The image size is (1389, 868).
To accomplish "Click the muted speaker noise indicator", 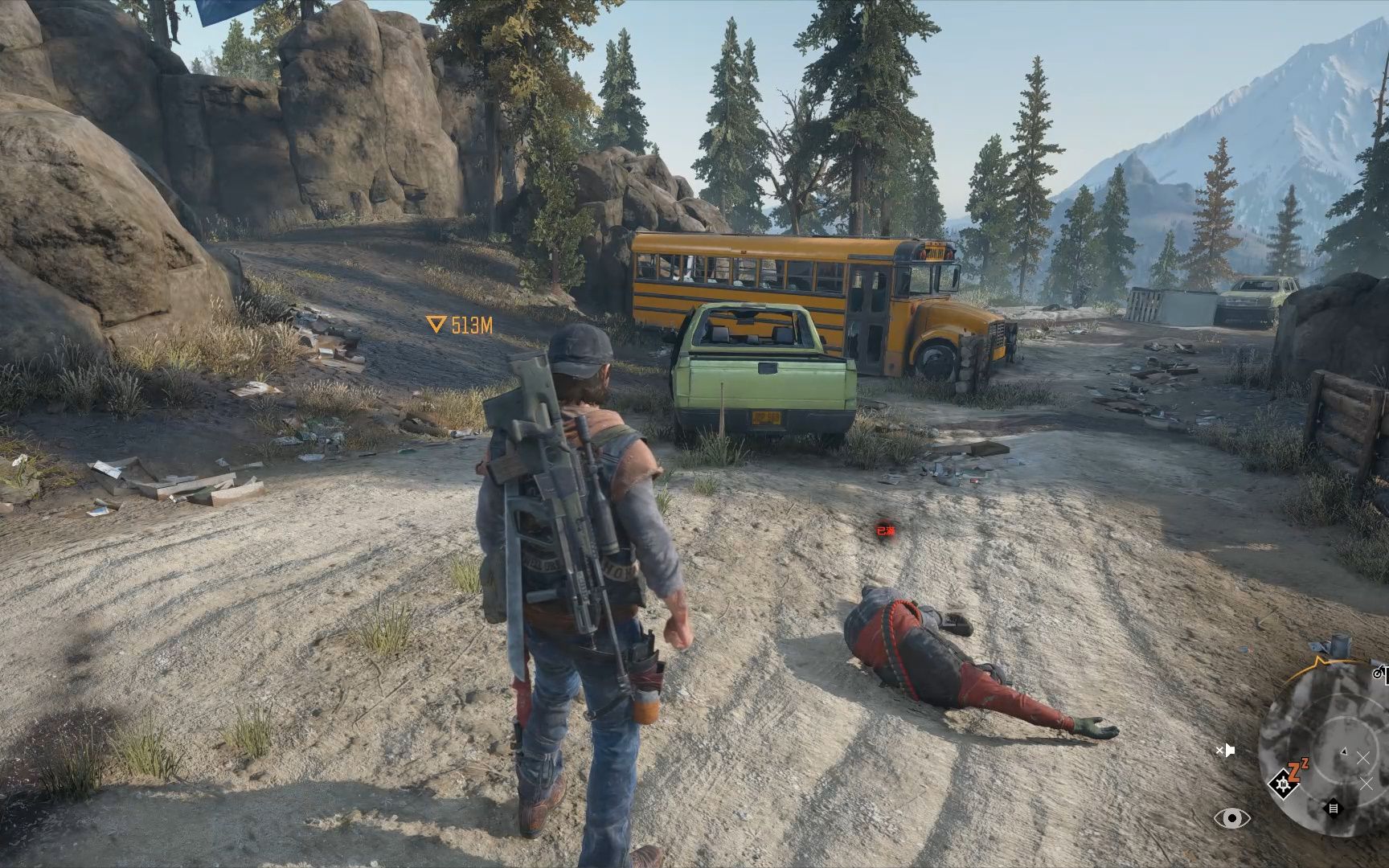I will pyautogui.click(x=1224, y=751).
